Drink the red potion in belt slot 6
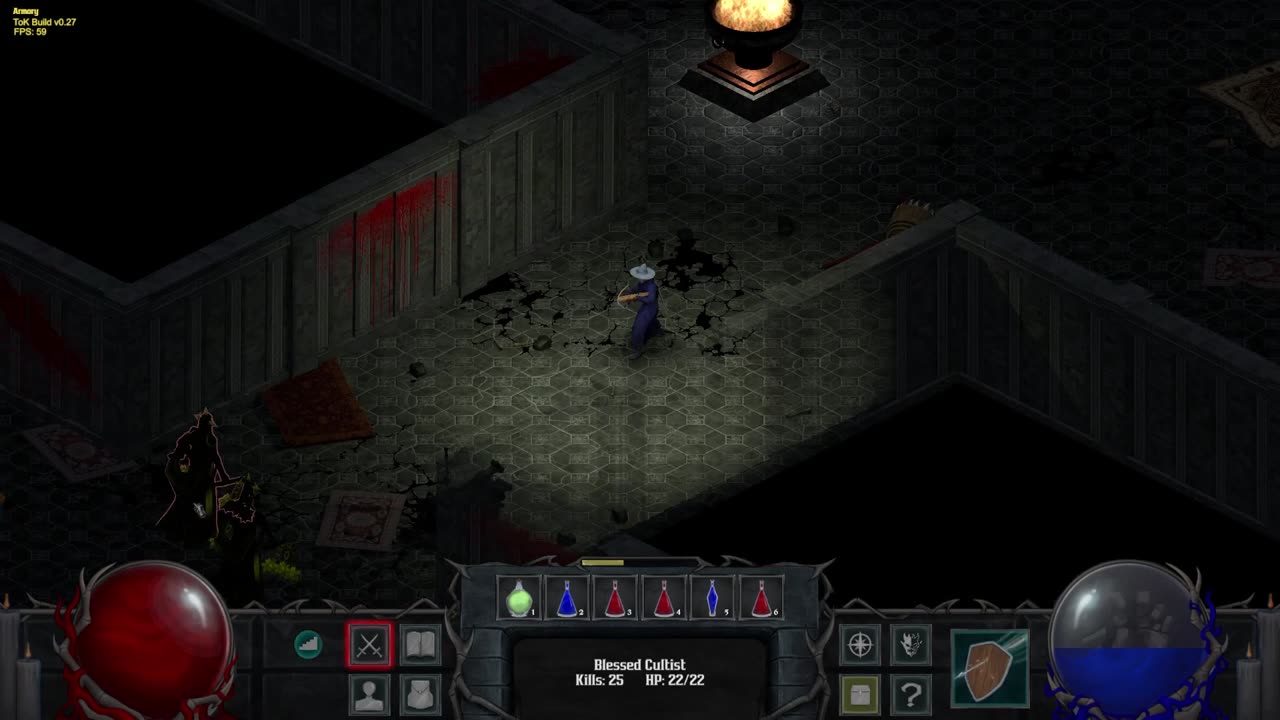Image resolution: width=1280 pixels, height=720 pixels. click(761, 599)
